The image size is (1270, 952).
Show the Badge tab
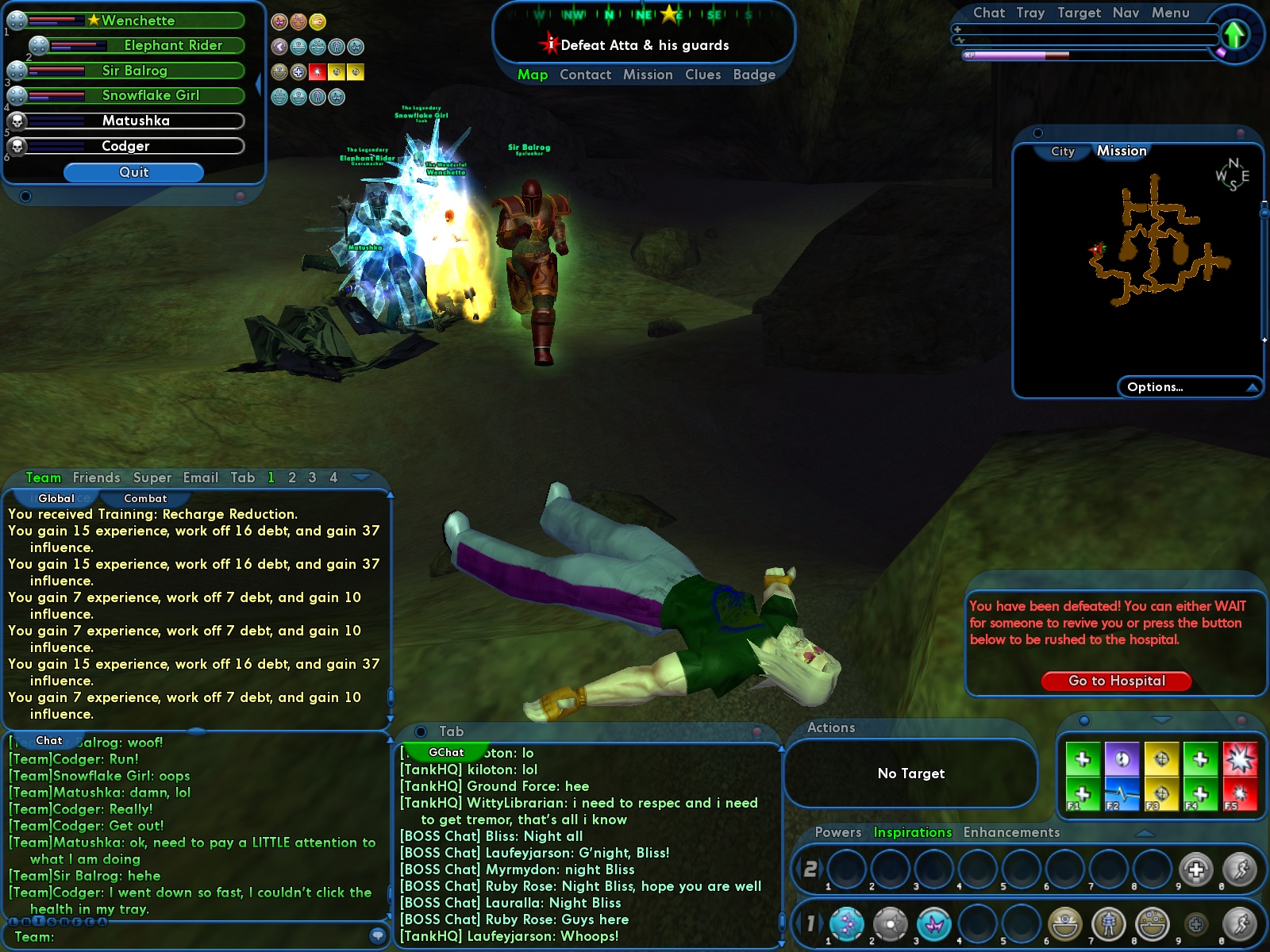pyautogui.click(x=754, y=75)
